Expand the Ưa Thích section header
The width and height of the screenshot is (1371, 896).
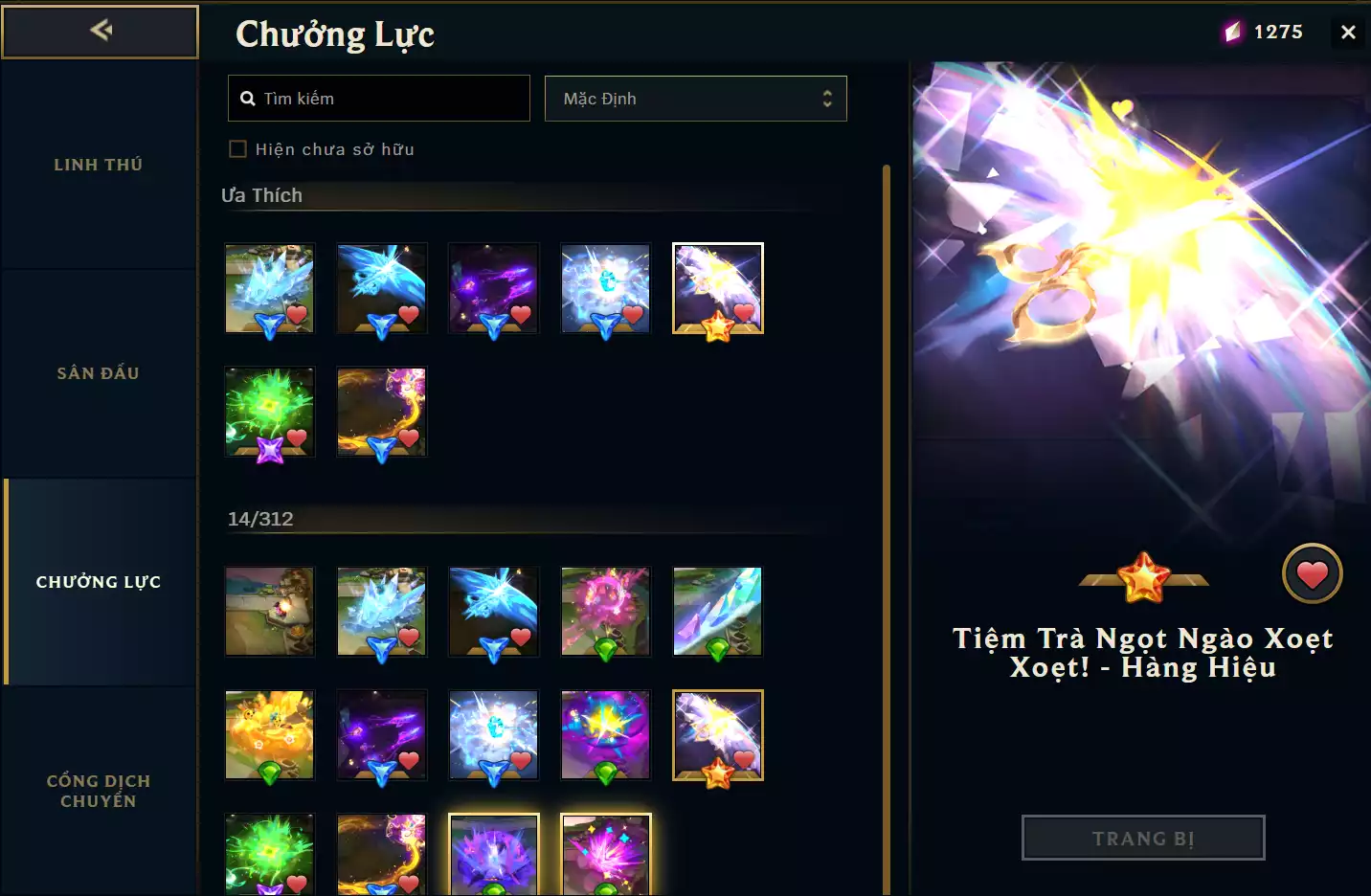(263, 194)
